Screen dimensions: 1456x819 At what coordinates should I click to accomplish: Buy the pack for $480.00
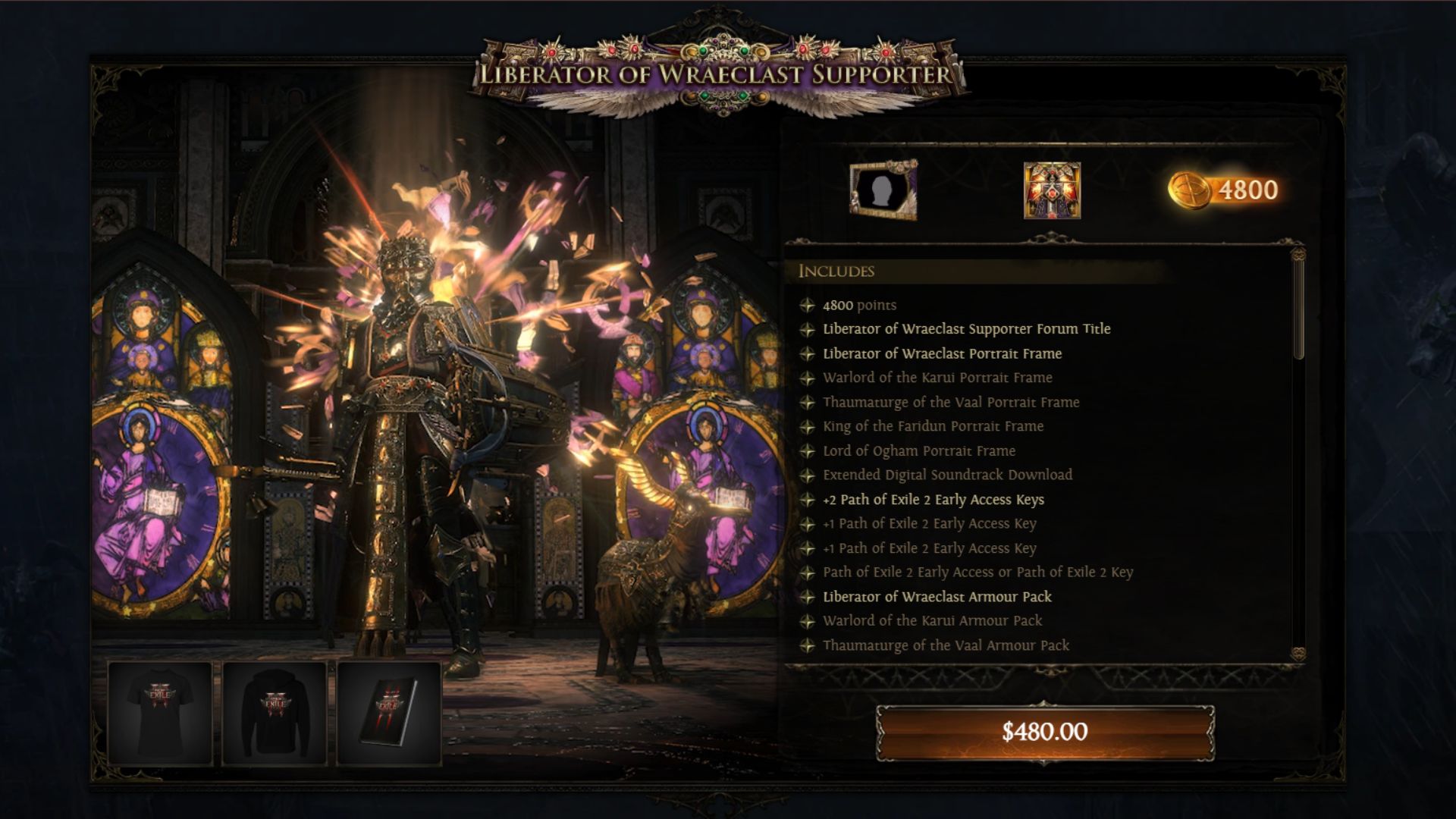1045,732
